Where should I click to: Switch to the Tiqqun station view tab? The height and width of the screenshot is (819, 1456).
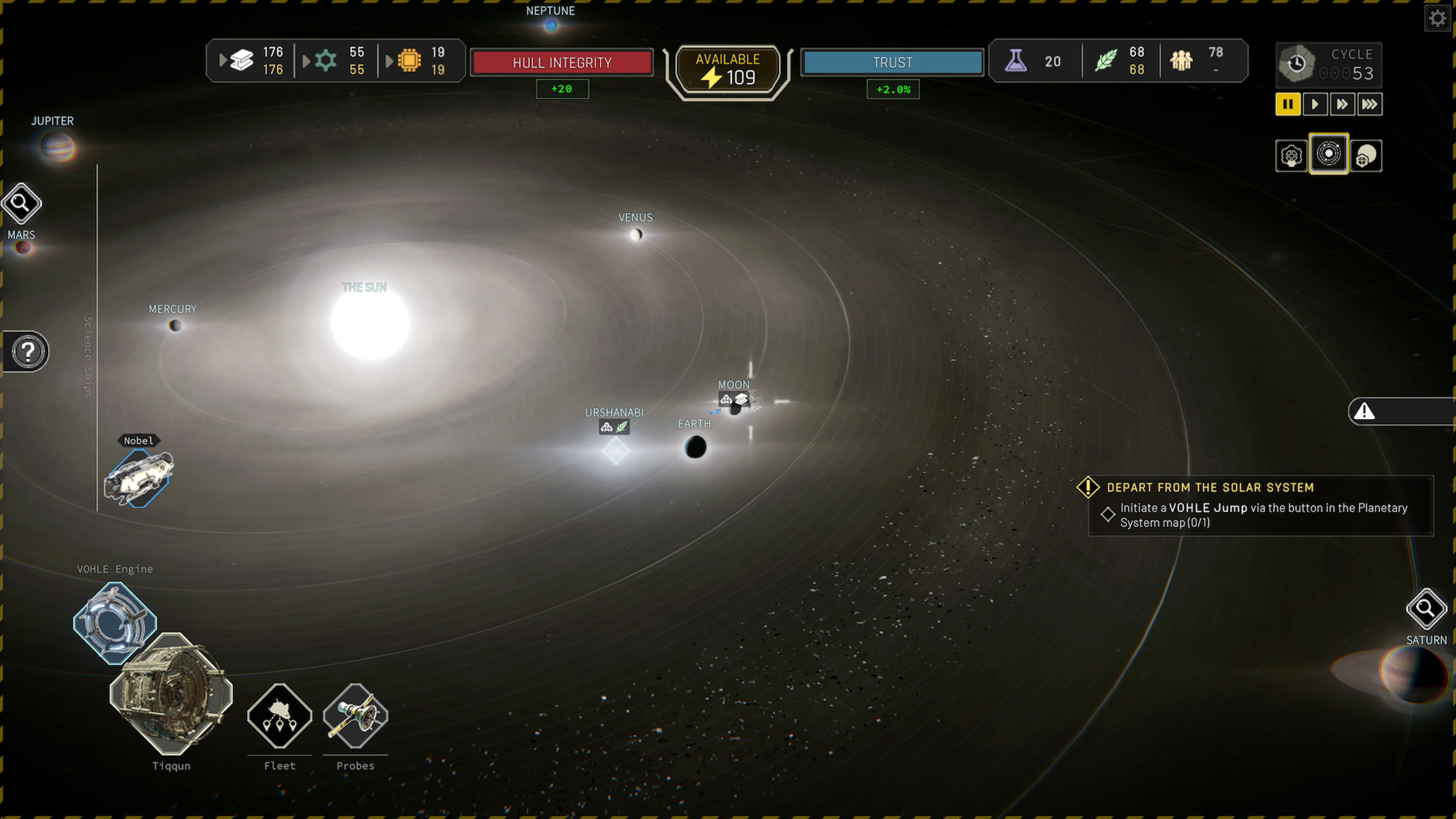click(x=1291, y=155)
